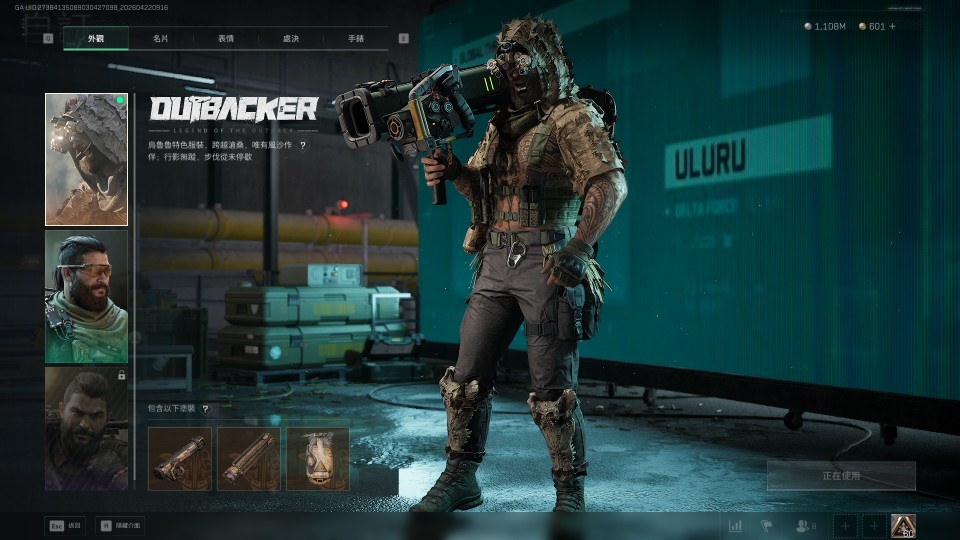Open the 處決 execution tab
Viewport: 960px width, 540px height.
pos(291,39)
